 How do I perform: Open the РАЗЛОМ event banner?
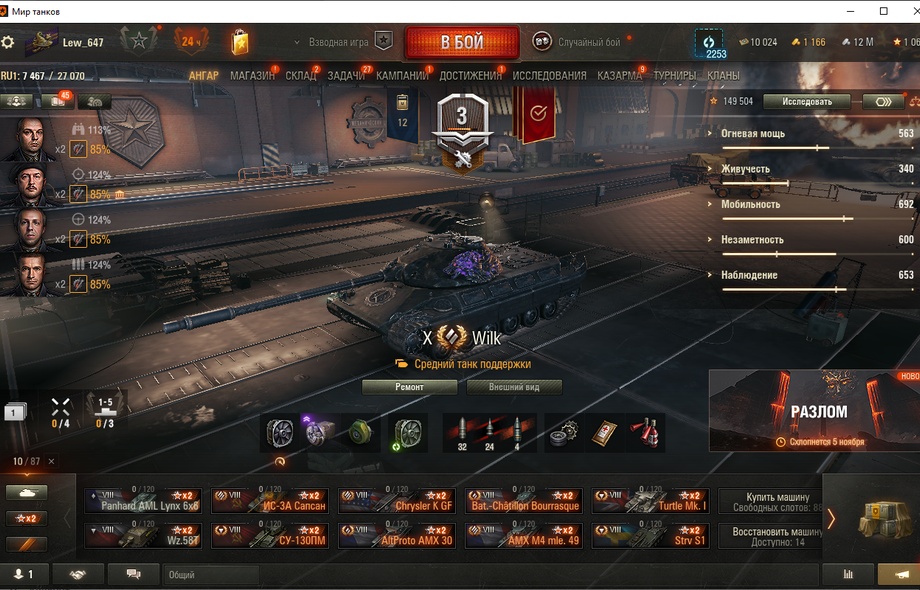[x=814, y=410]
